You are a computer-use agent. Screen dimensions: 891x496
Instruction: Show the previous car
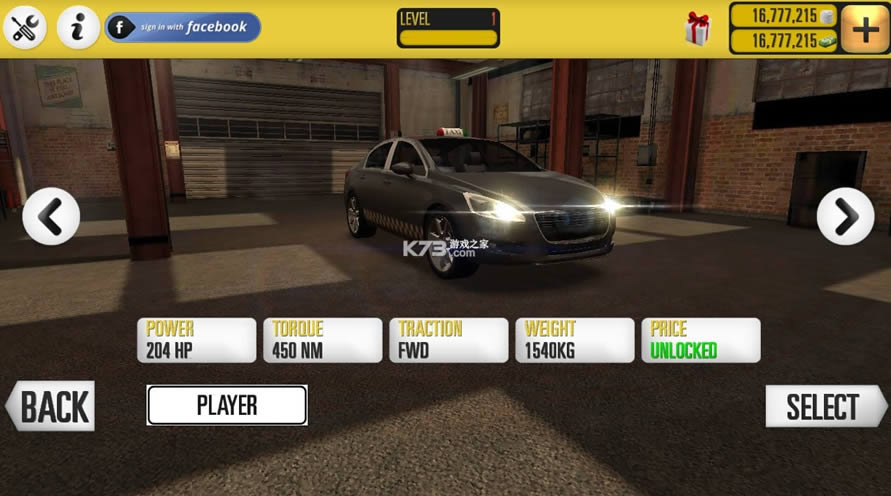click(x=51, y=216)
